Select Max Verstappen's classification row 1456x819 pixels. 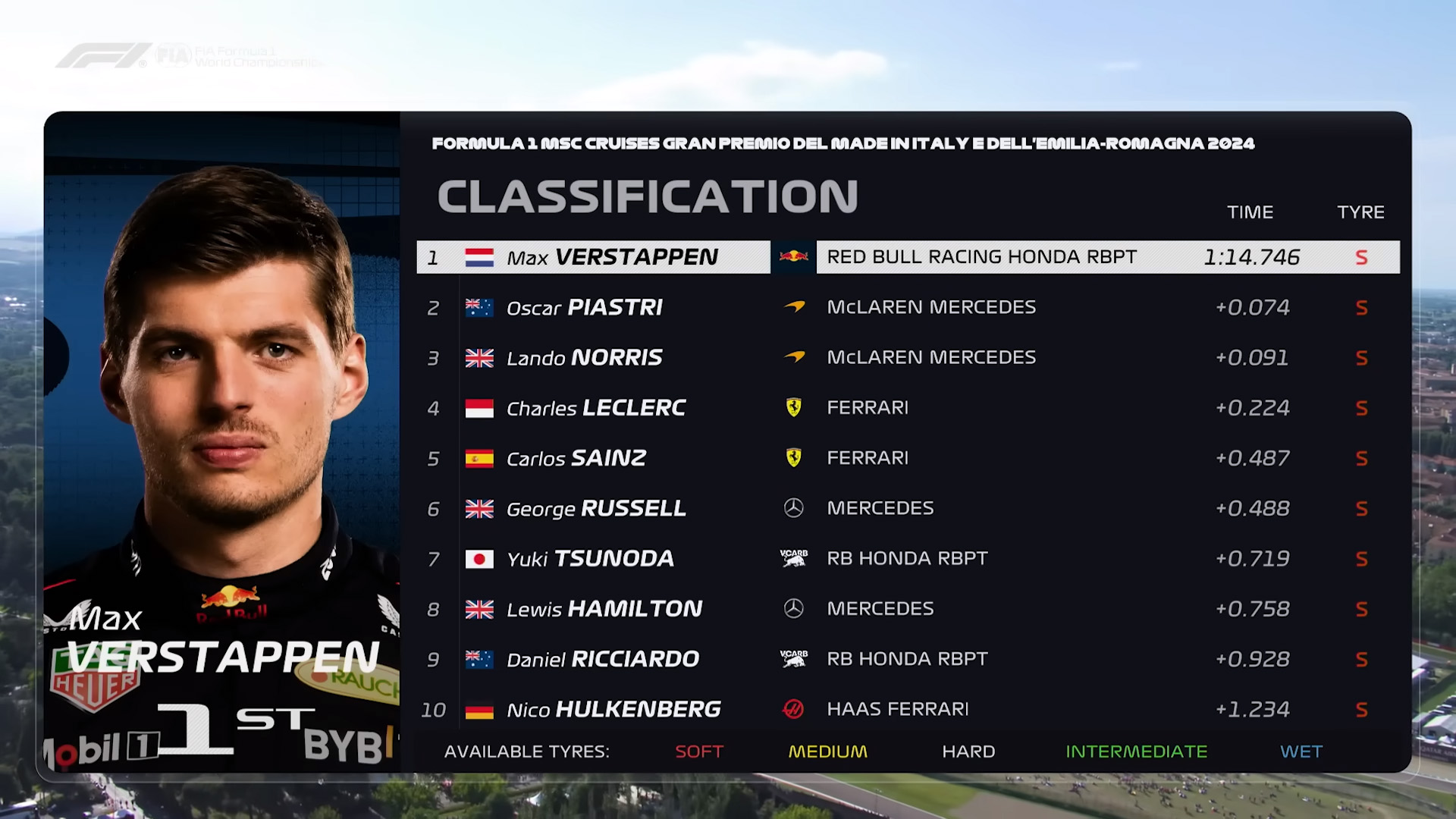tap(612, 257)
